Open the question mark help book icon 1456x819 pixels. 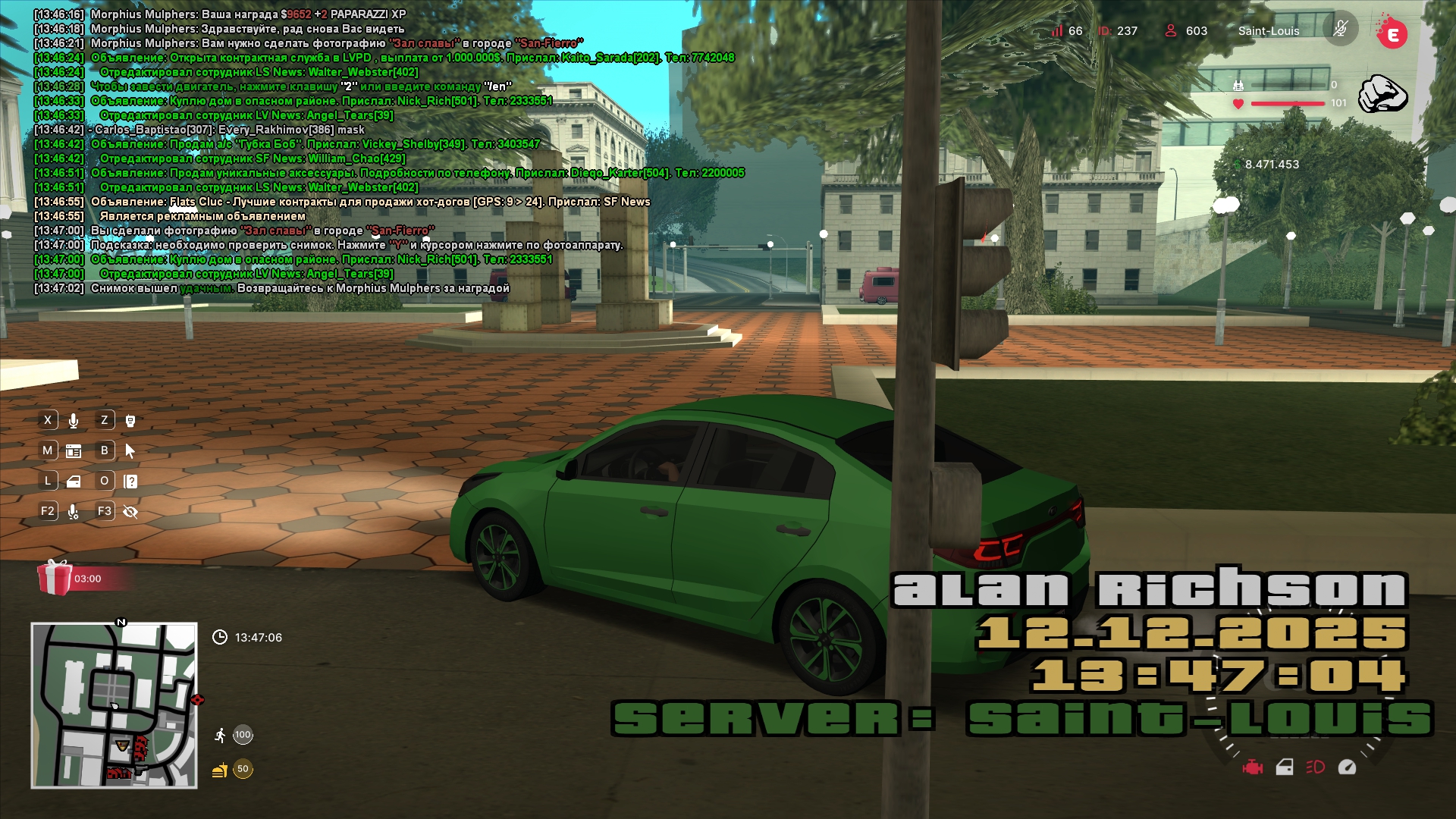tap(130, 482)
